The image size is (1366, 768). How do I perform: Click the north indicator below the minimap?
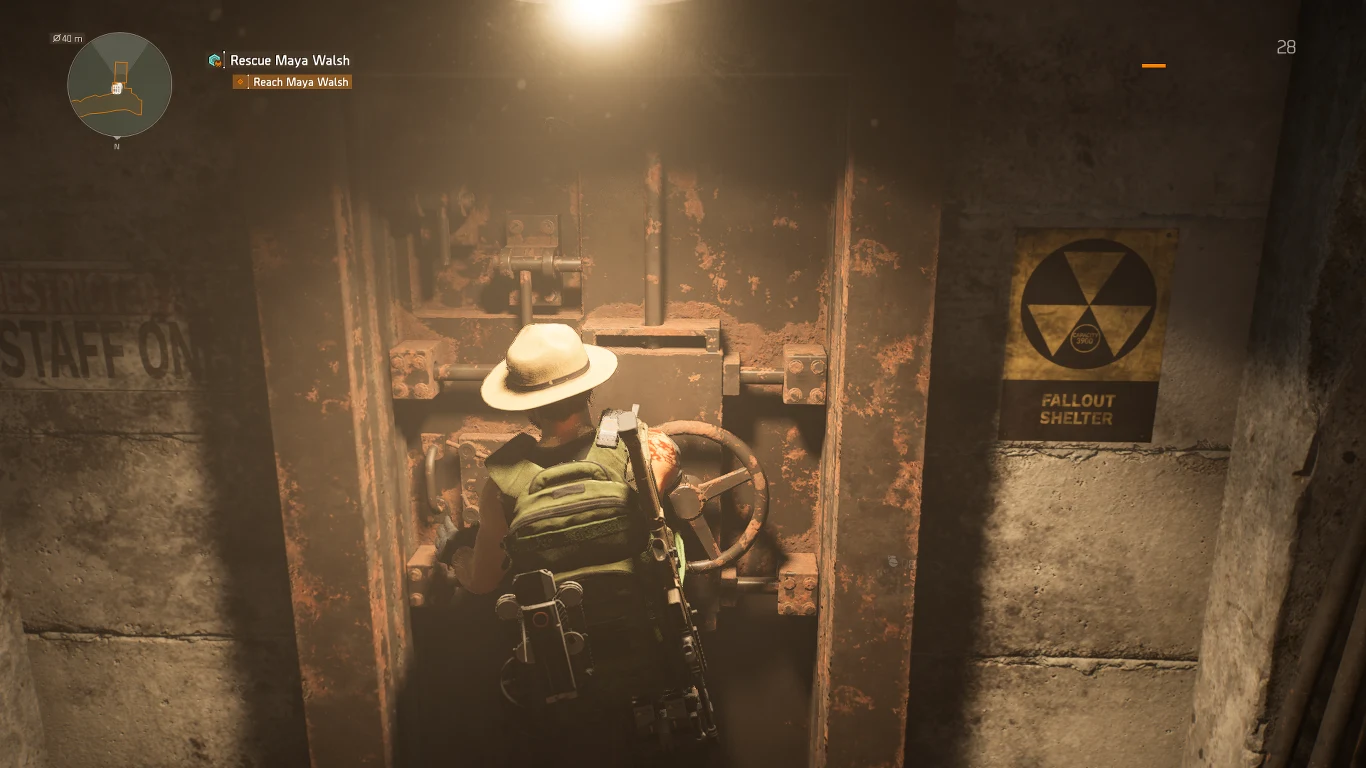point(117,146)
